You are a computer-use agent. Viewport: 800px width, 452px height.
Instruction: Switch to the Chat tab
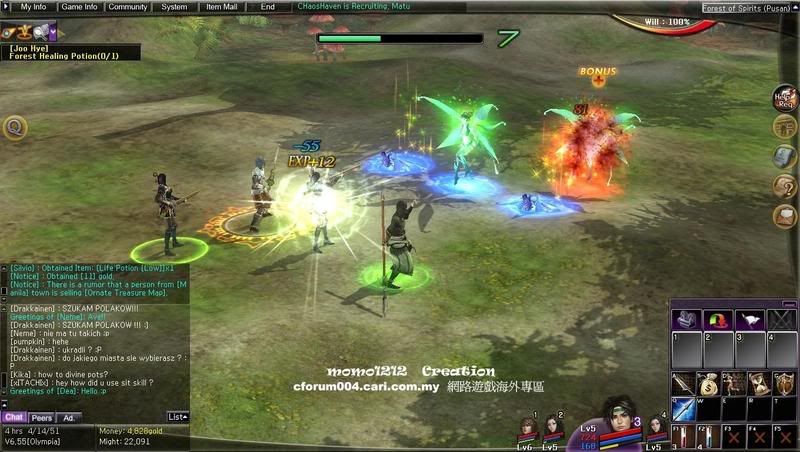tap(14, 417)
